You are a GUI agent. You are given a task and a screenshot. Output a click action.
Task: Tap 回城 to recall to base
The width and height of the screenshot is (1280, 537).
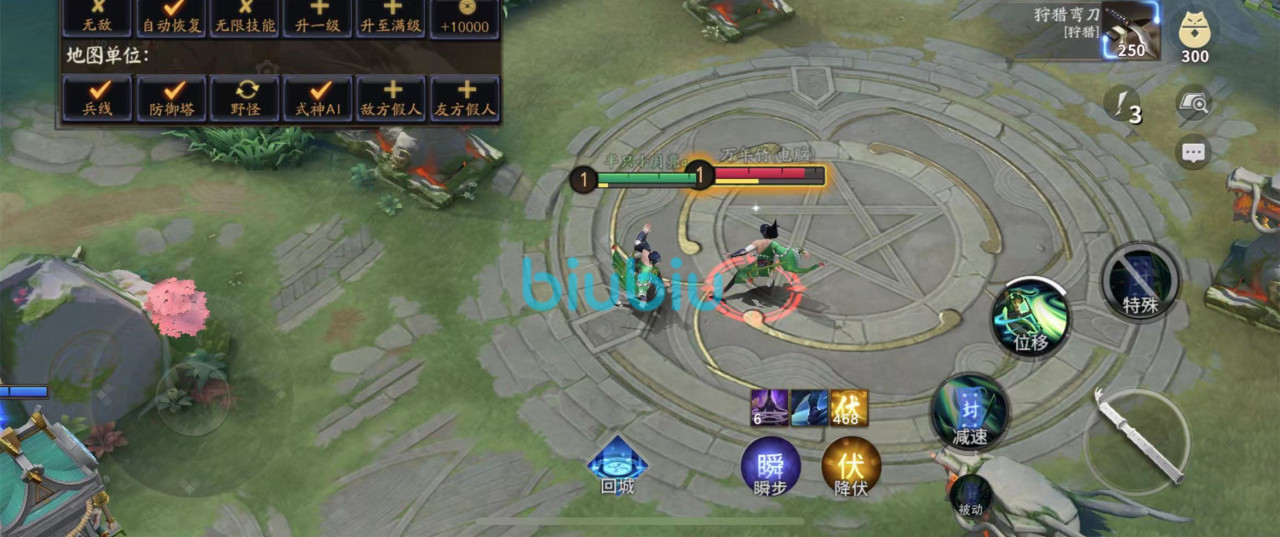[617, 467]
